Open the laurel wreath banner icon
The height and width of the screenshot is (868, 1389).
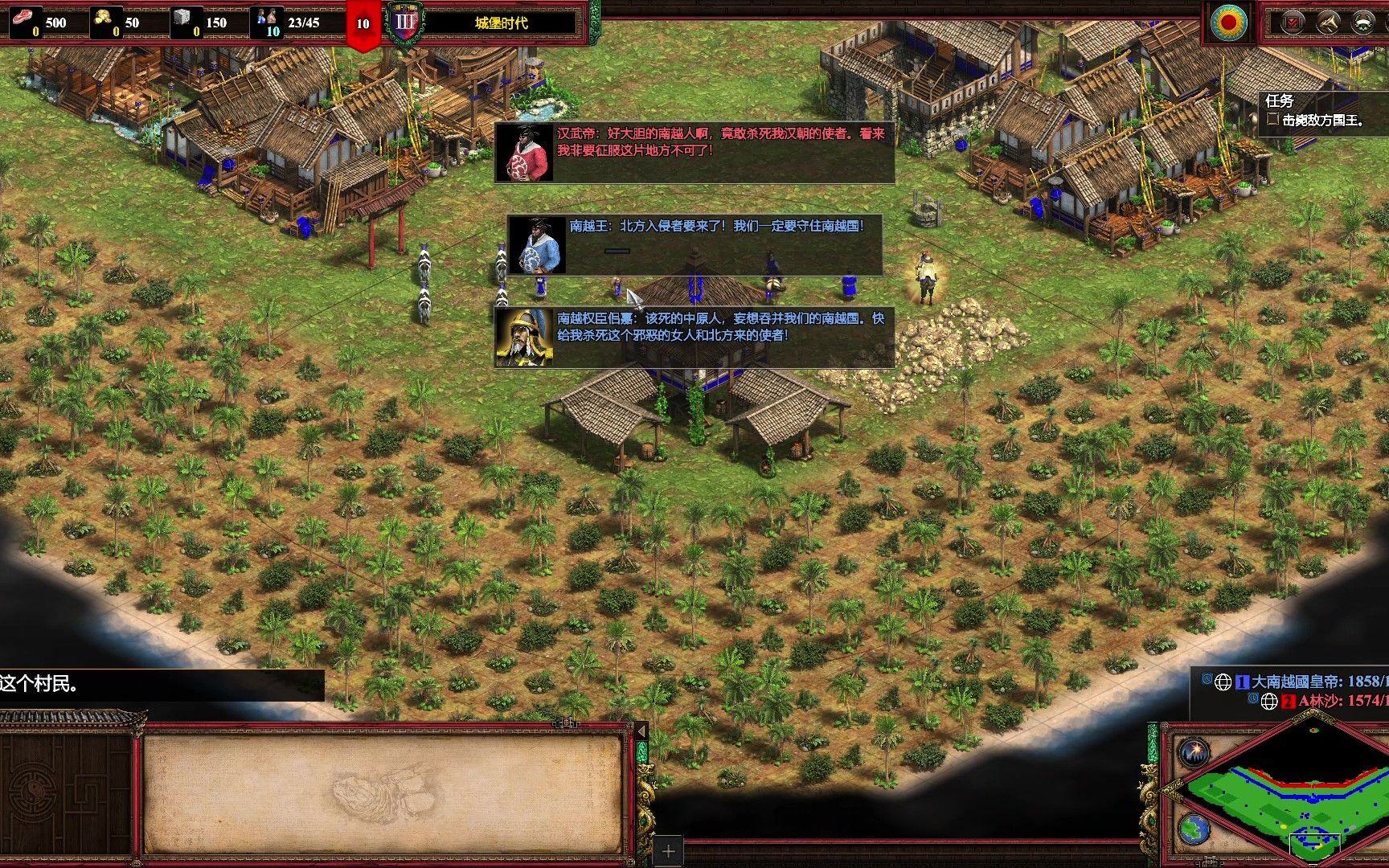point(1364,23)
